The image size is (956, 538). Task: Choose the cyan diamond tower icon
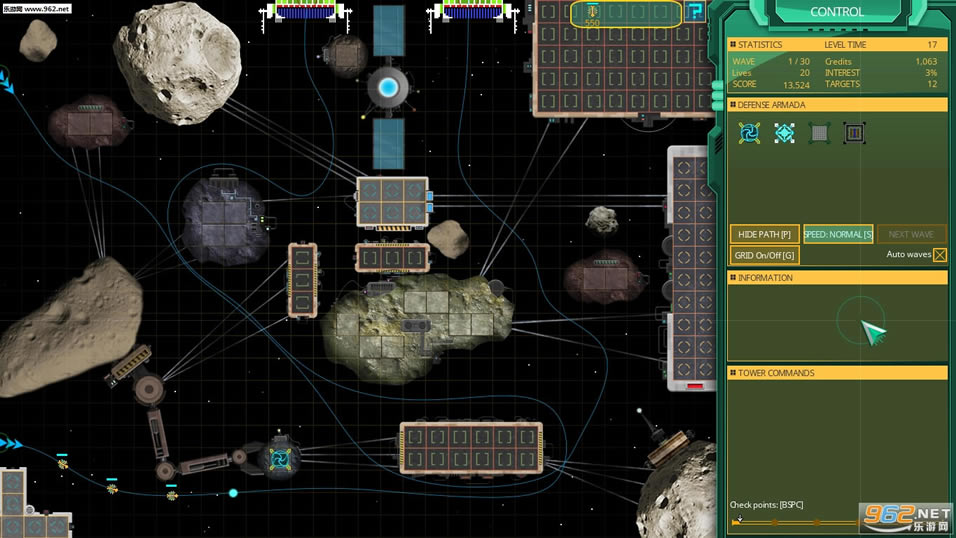click(784, 133)
